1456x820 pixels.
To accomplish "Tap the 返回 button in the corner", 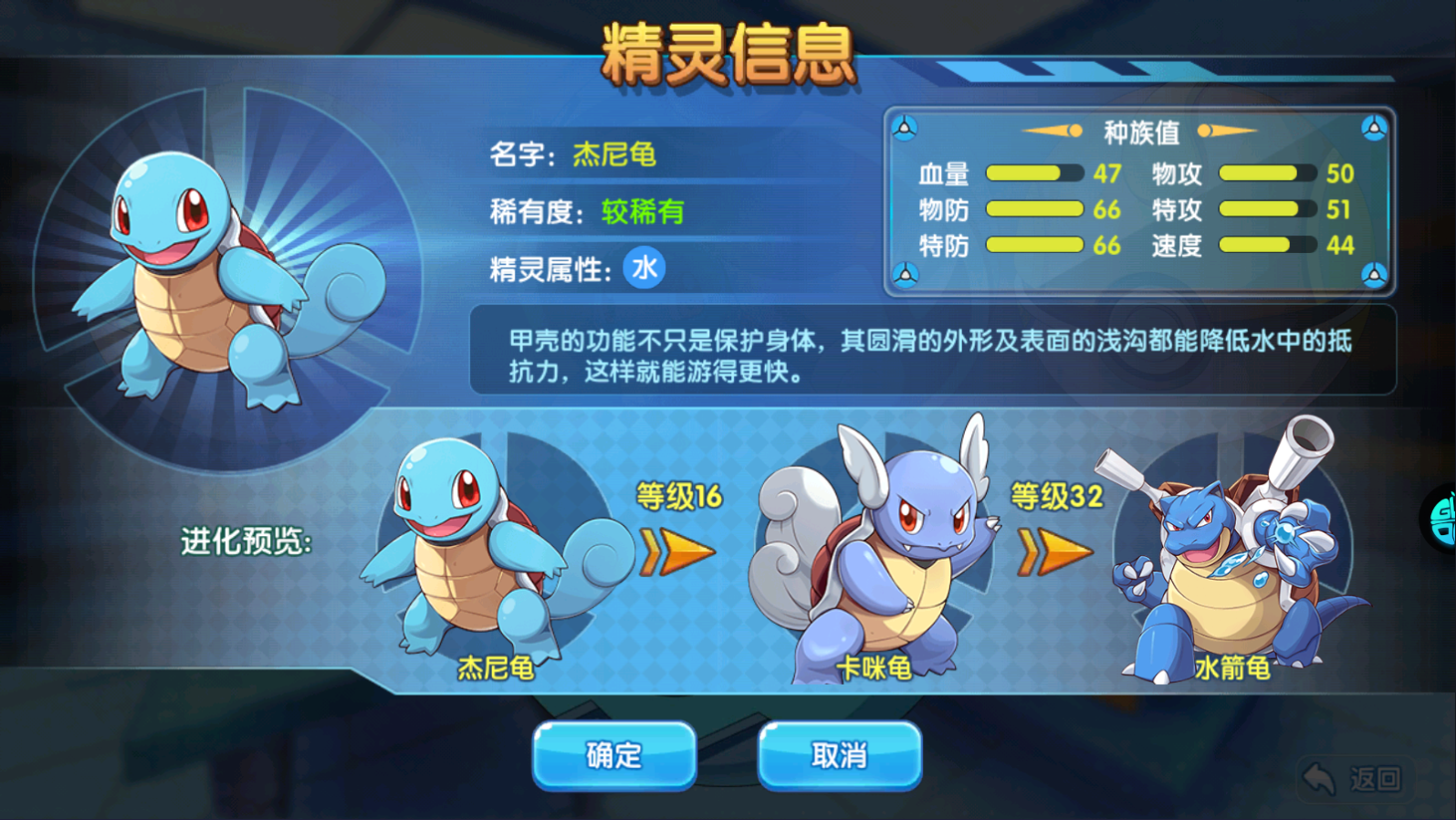I will (x=1354, y=778).
